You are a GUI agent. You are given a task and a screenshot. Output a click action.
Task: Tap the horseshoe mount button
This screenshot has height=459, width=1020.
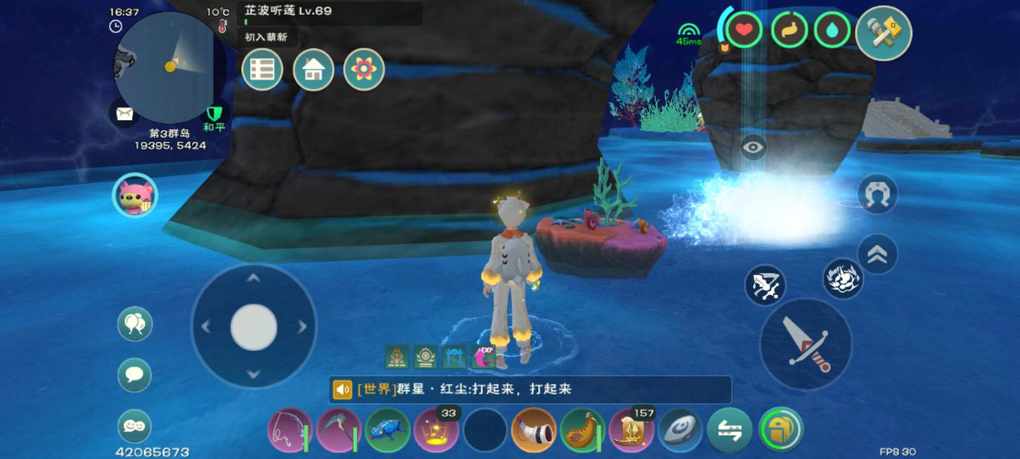click(877, 193)
